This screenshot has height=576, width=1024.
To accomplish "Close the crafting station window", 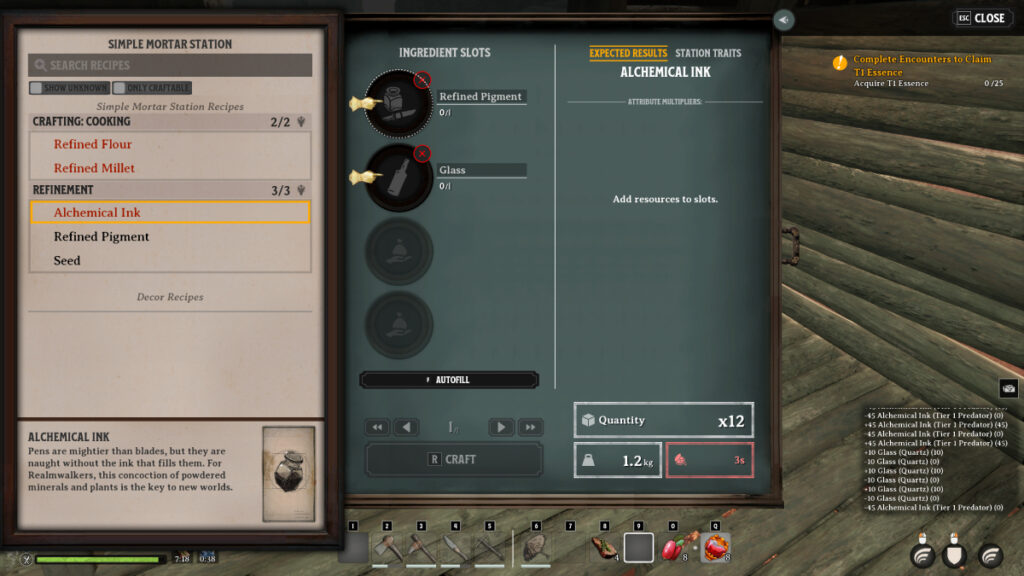I will [982, 18].
